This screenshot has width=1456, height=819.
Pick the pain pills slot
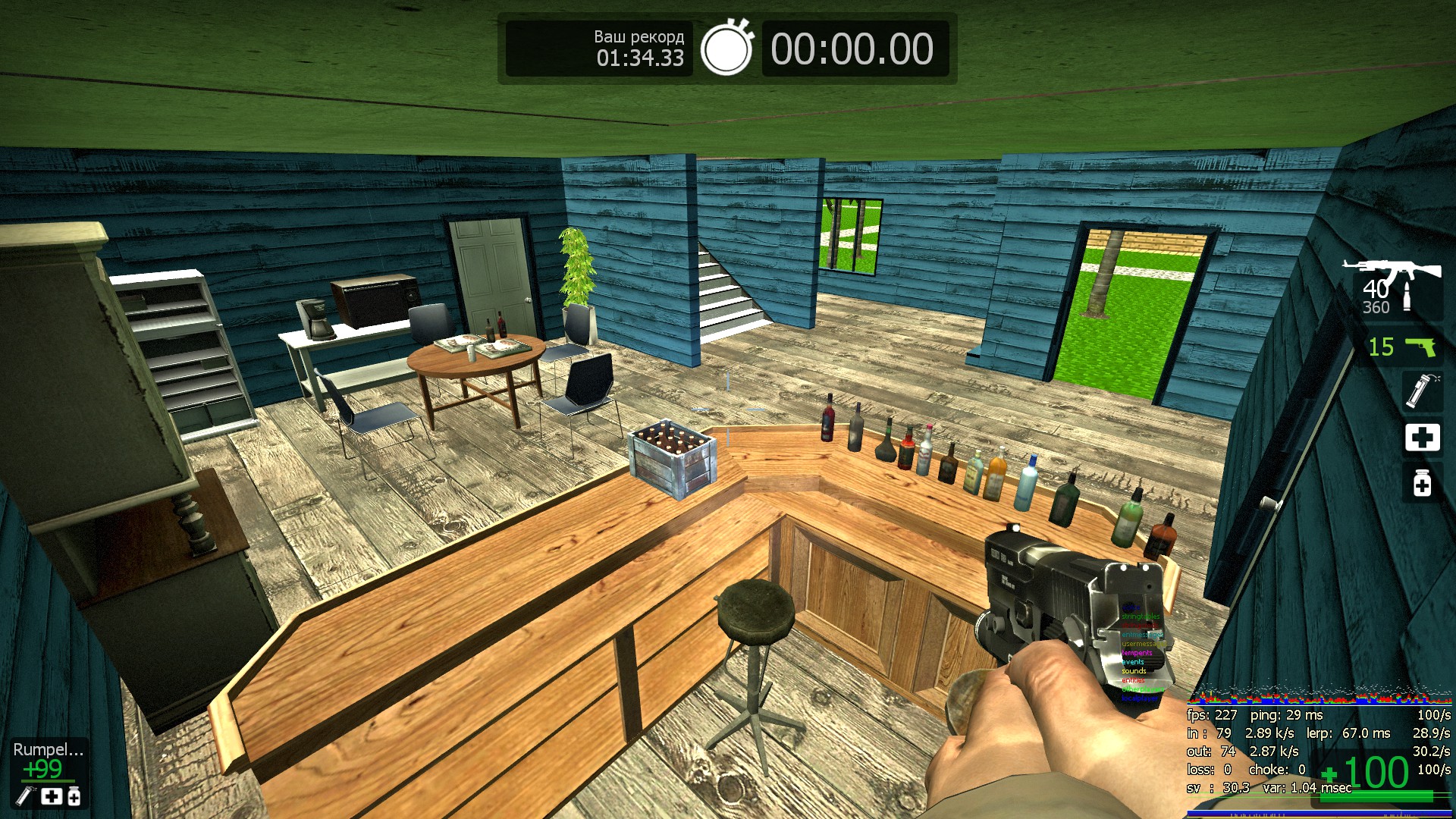[x=1422, y=483]
